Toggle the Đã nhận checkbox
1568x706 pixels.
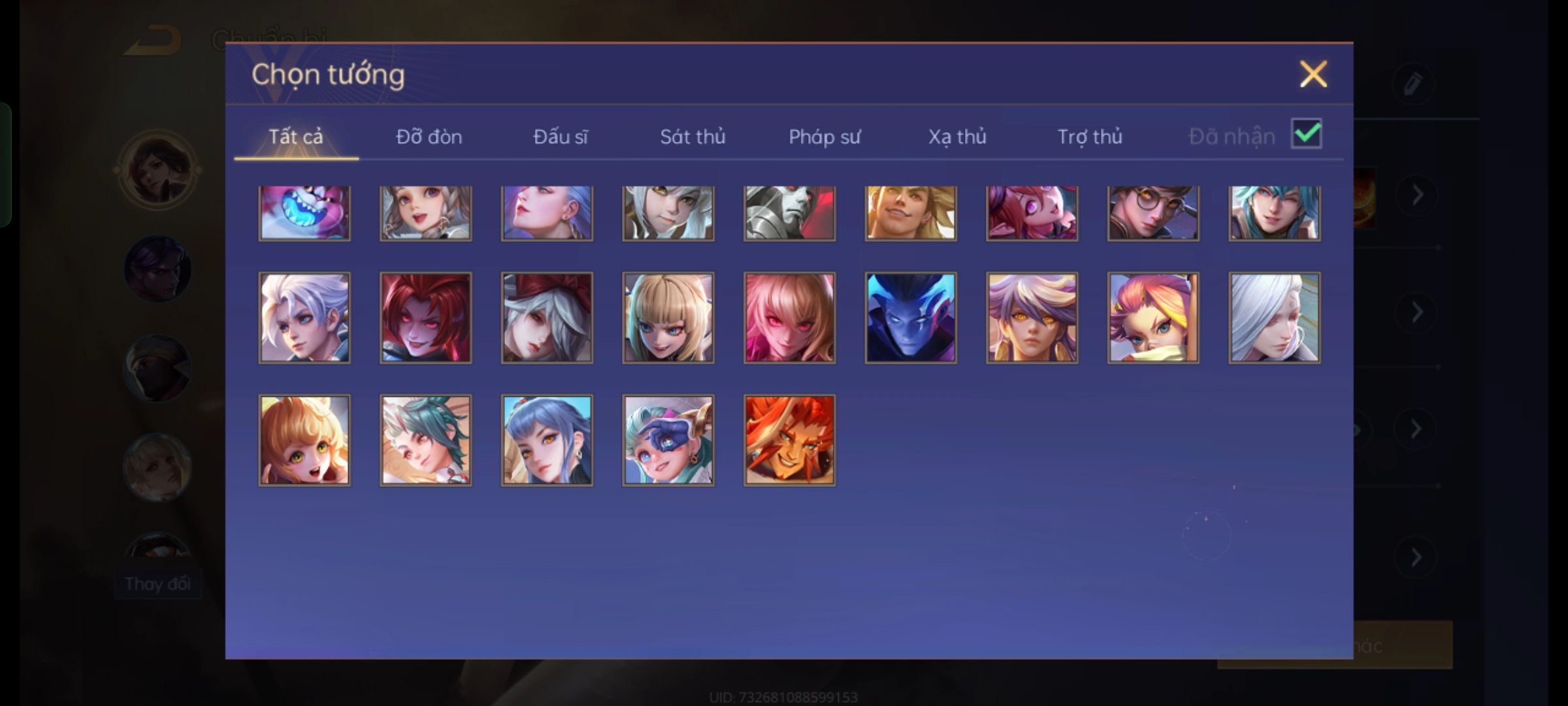tap(1306, 134)
